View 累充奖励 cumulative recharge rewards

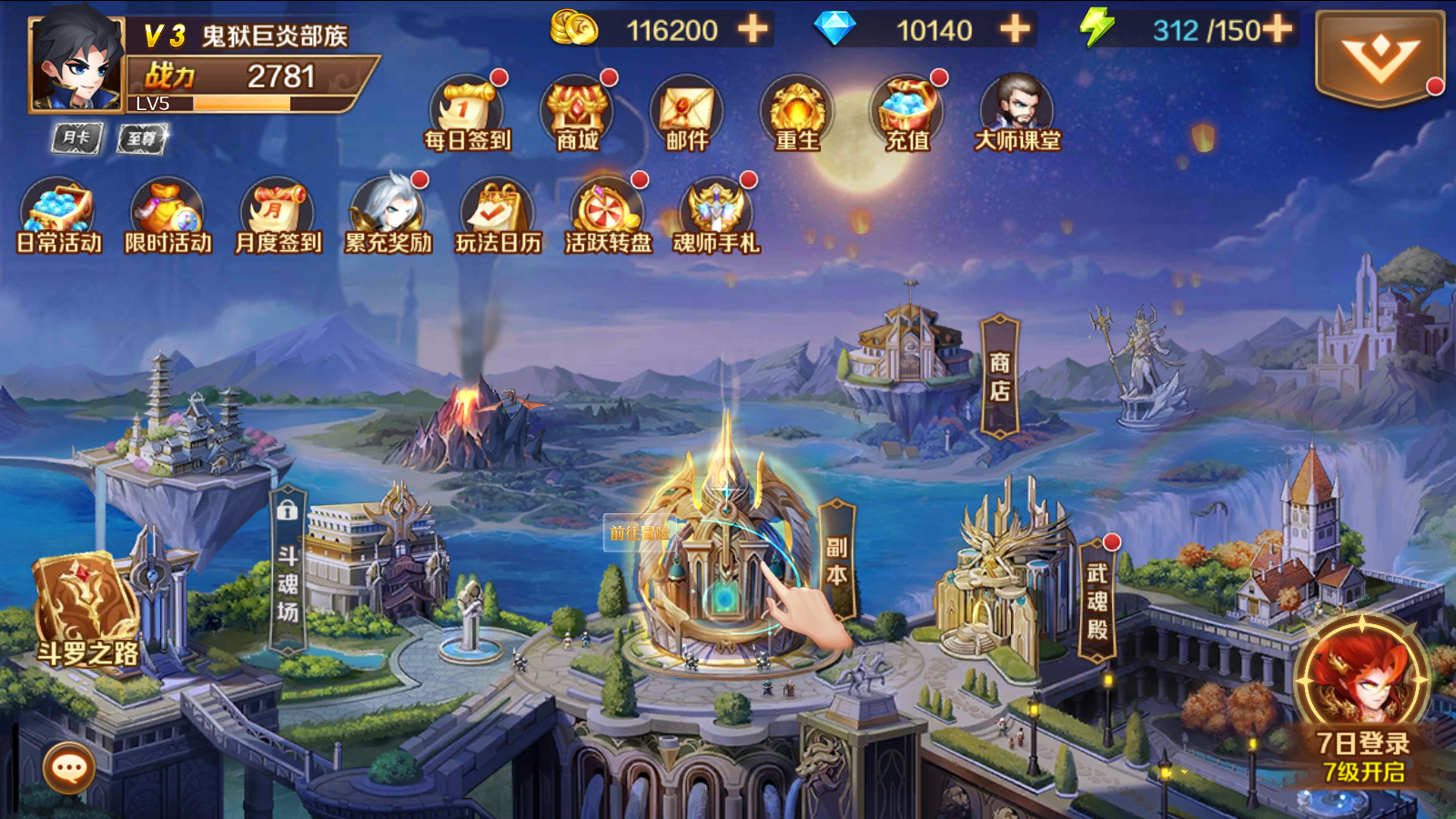tap(388, 216)
